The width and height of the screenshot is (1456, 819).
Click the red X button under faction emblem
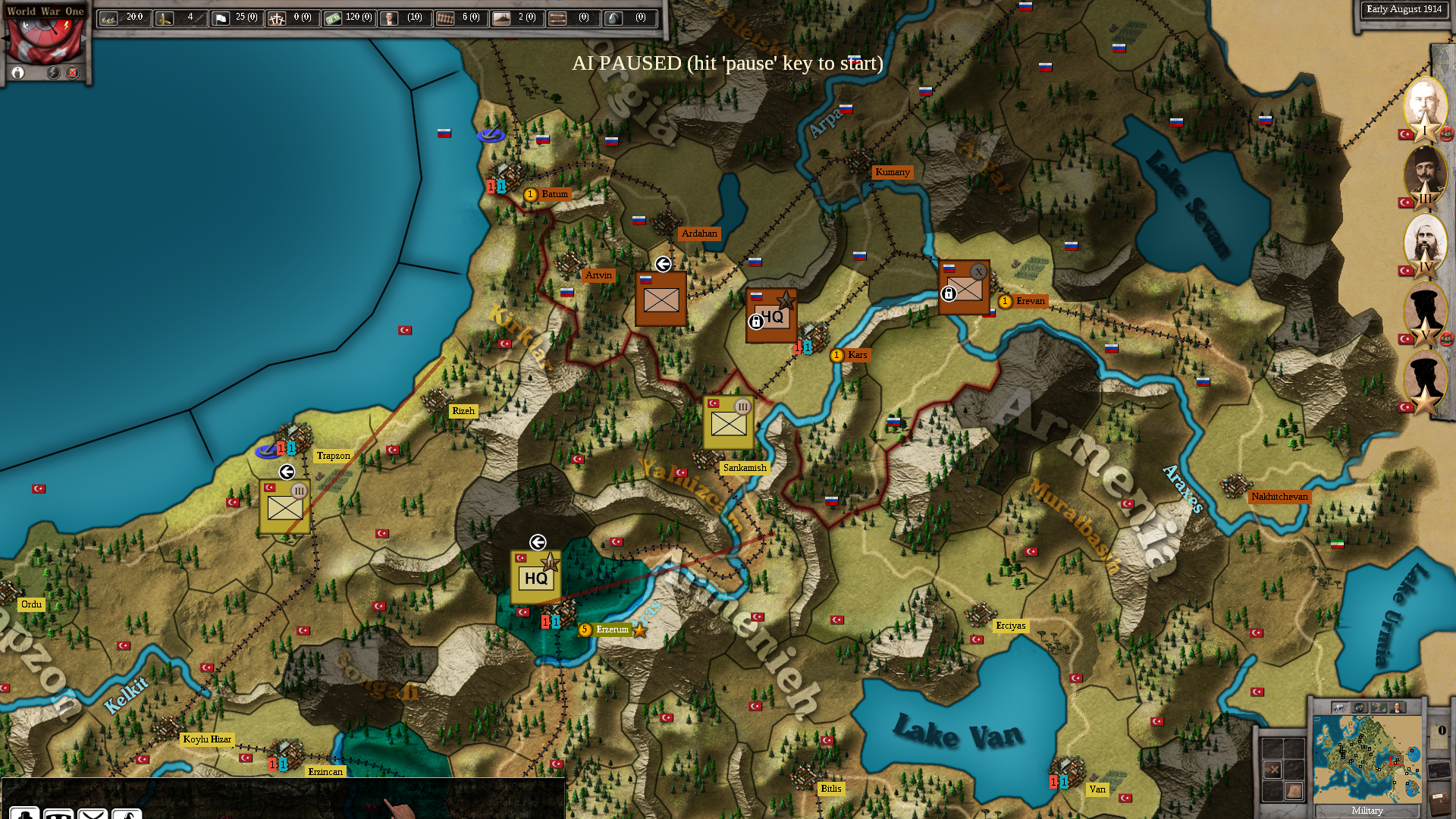(x=73, y=73)
